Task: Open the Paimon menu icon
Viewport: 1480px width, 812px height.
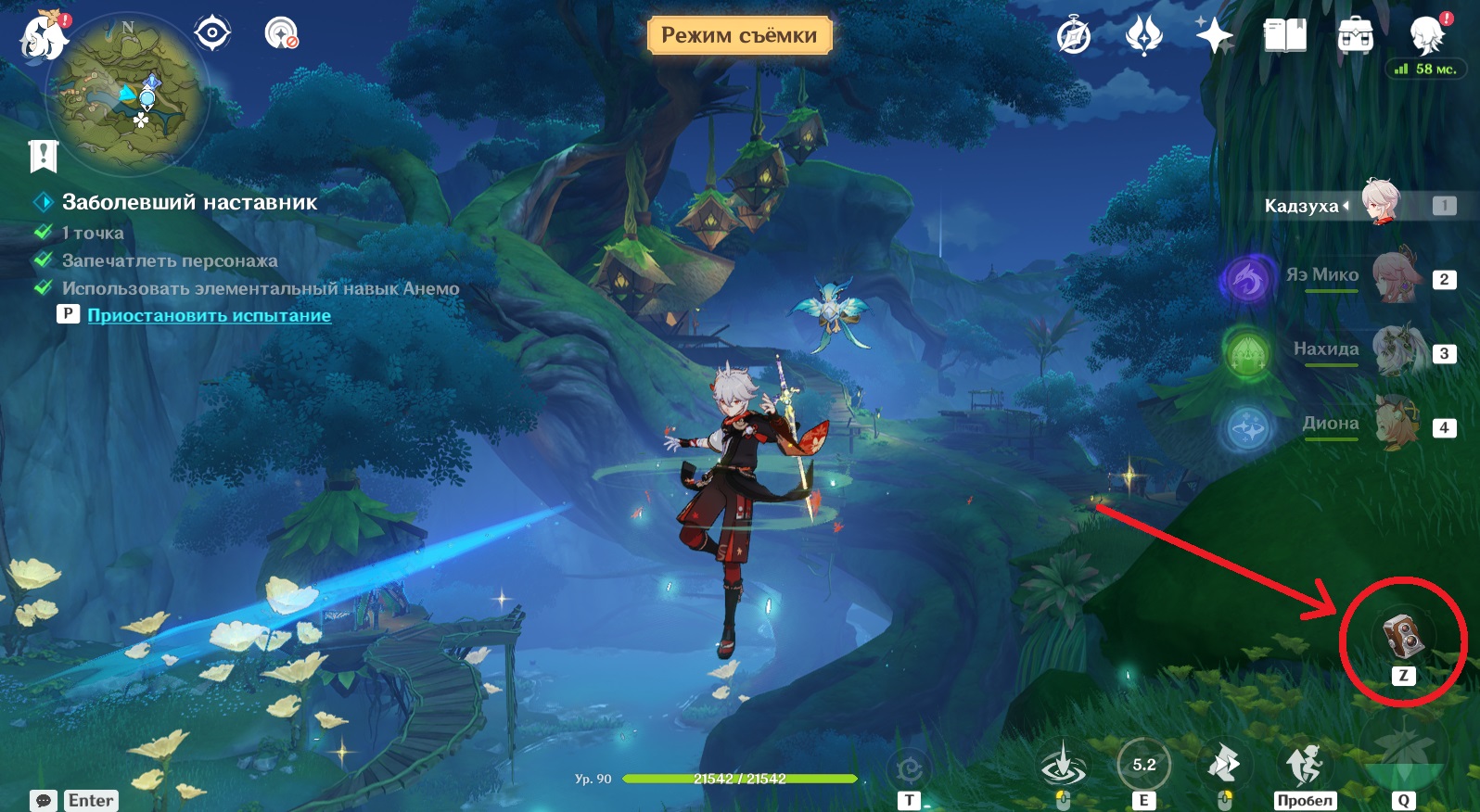Action: coord(43,37)
